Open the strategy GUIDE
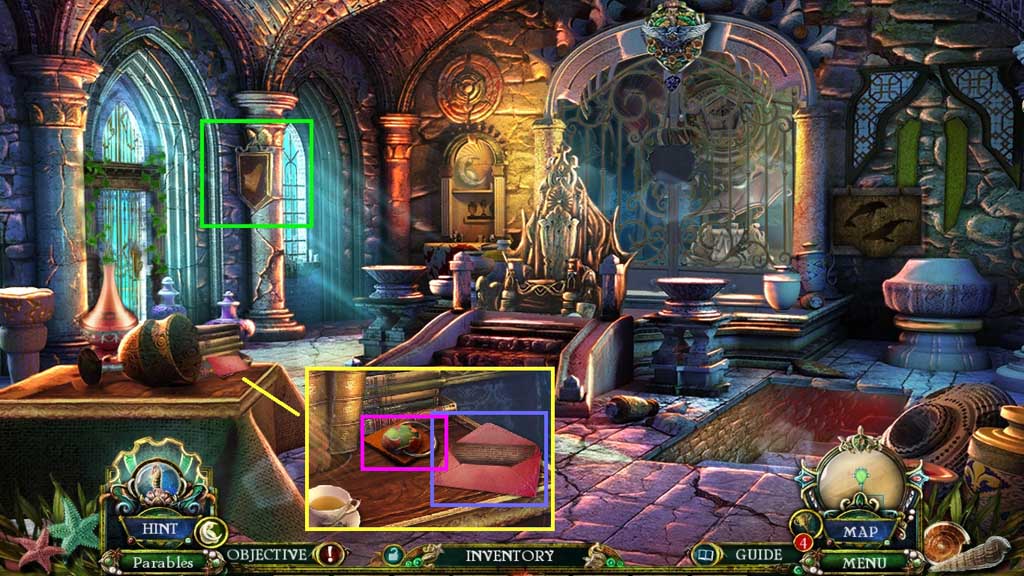This screenshot has height=576, width=1024. 758,554
